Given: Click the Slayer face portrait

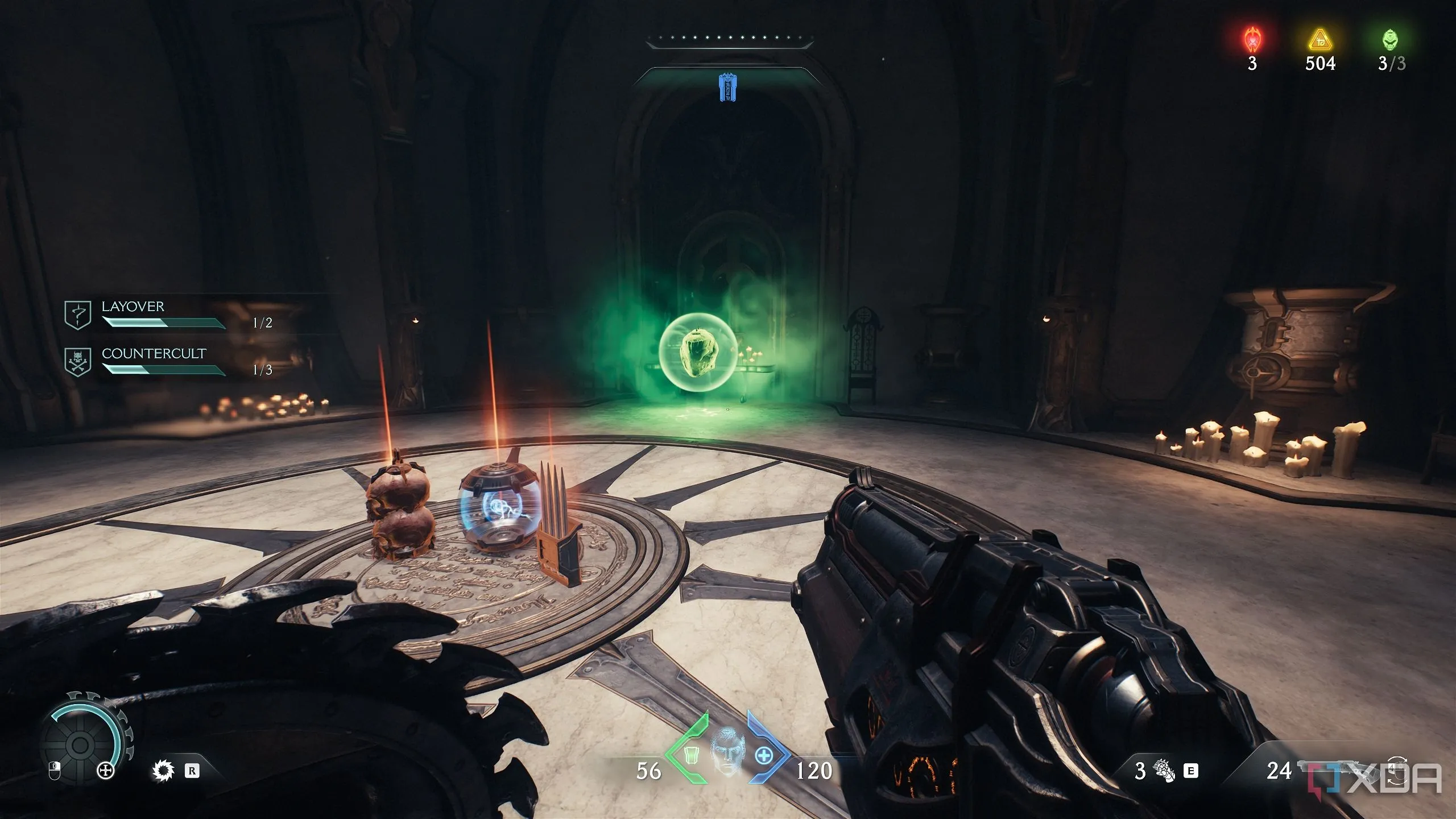Looking at the screenshot, I should click(x=727, y=754).
